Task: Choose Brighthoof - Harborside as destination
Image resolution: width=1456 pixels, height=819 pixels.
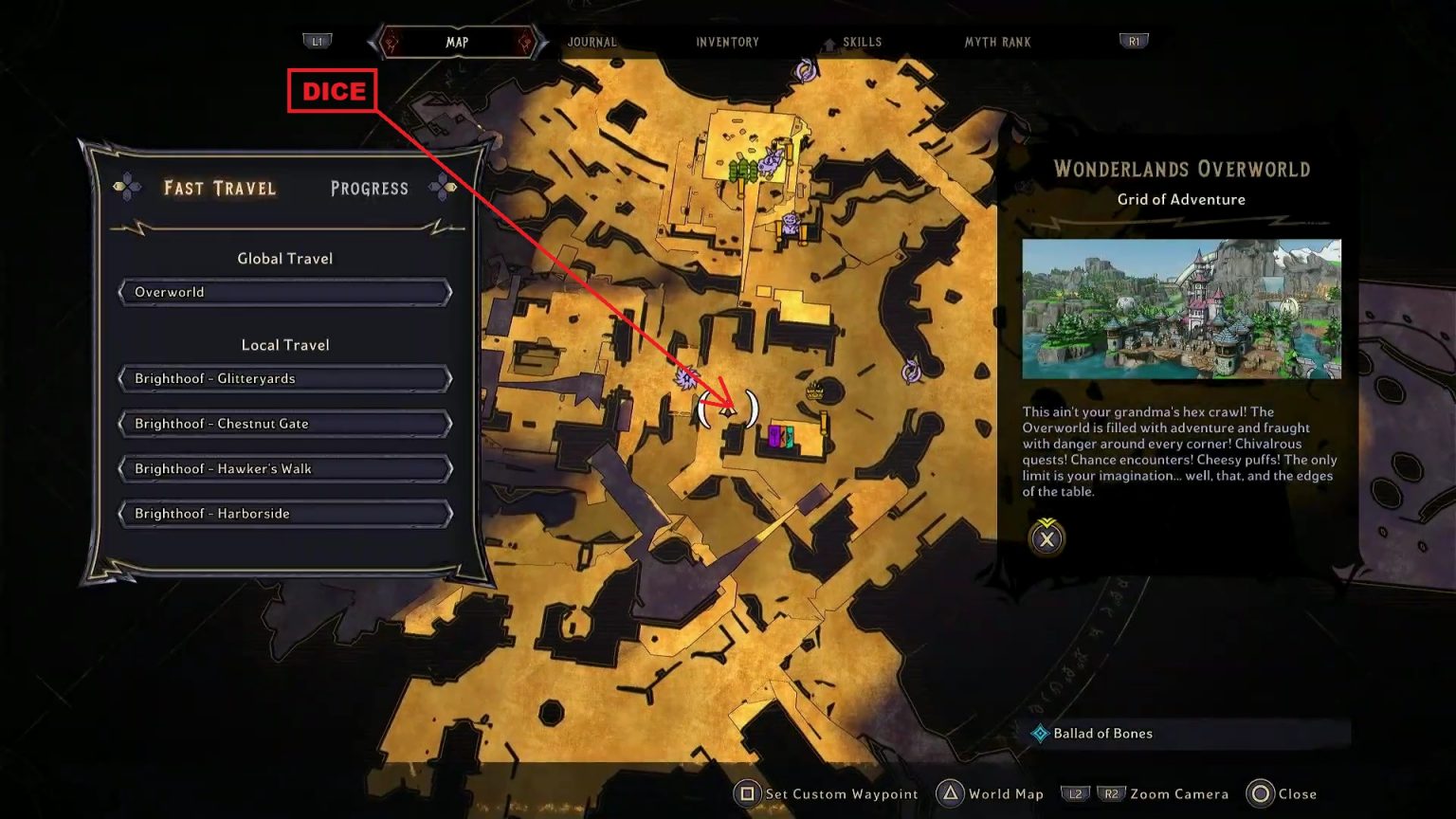Action: click(x=284, y=513)
